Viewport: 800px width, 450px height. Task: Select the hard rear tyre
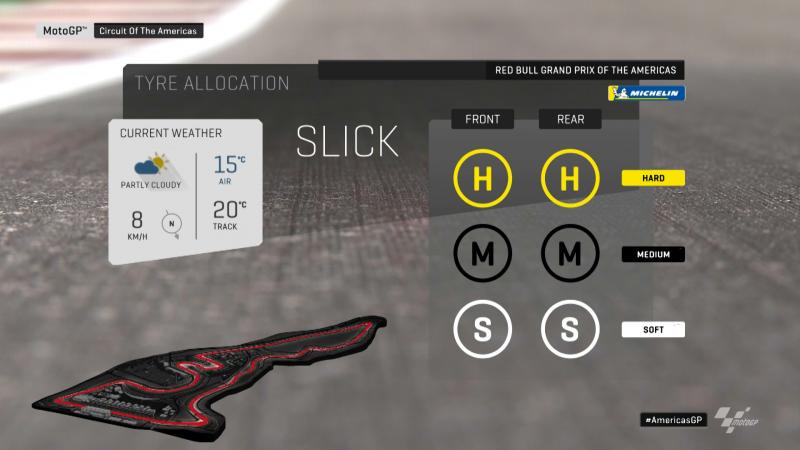tap(569, 179)
